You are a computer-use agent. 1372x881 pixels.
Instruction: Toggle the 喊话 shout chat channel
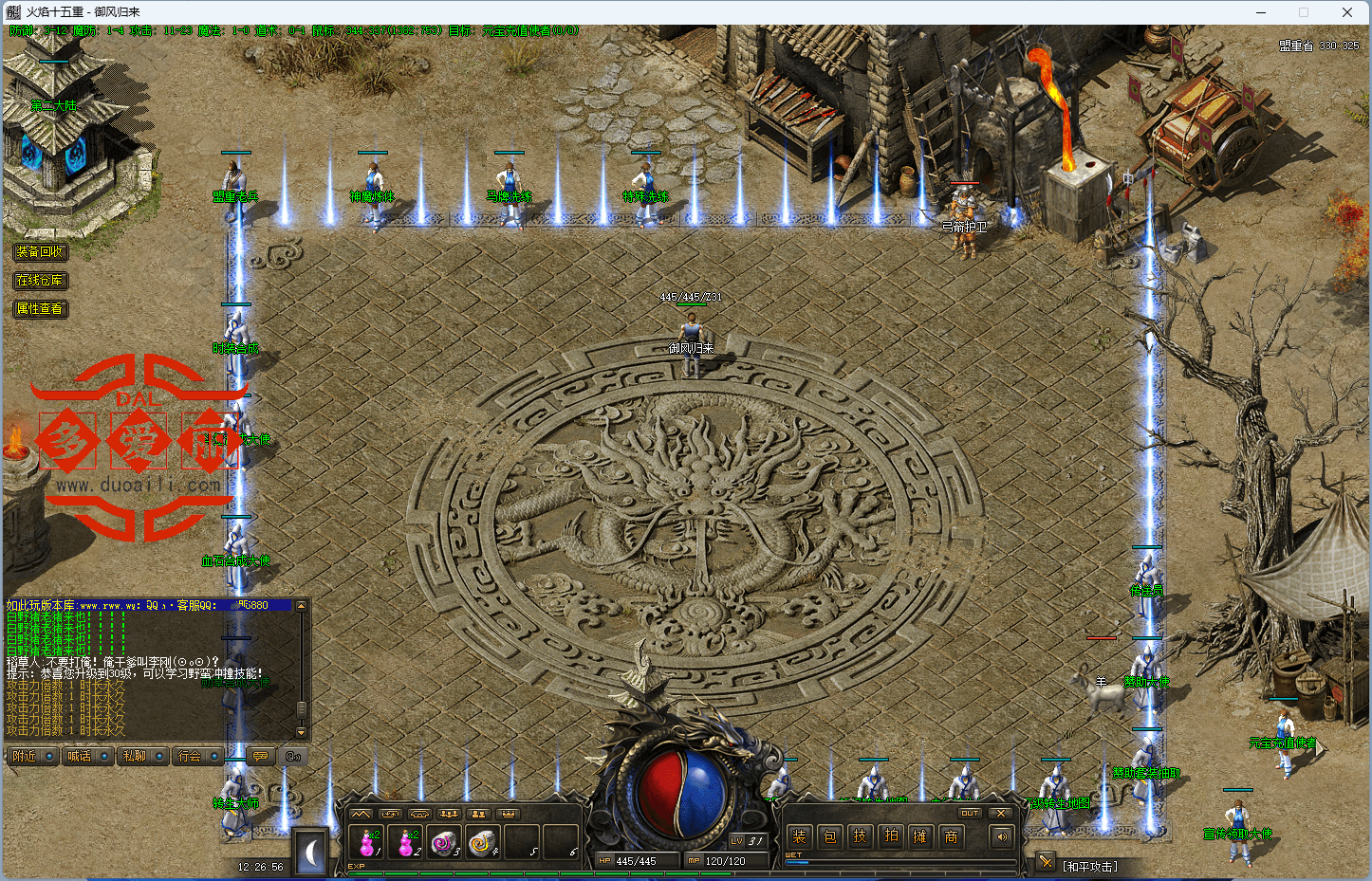coord(80,756)
